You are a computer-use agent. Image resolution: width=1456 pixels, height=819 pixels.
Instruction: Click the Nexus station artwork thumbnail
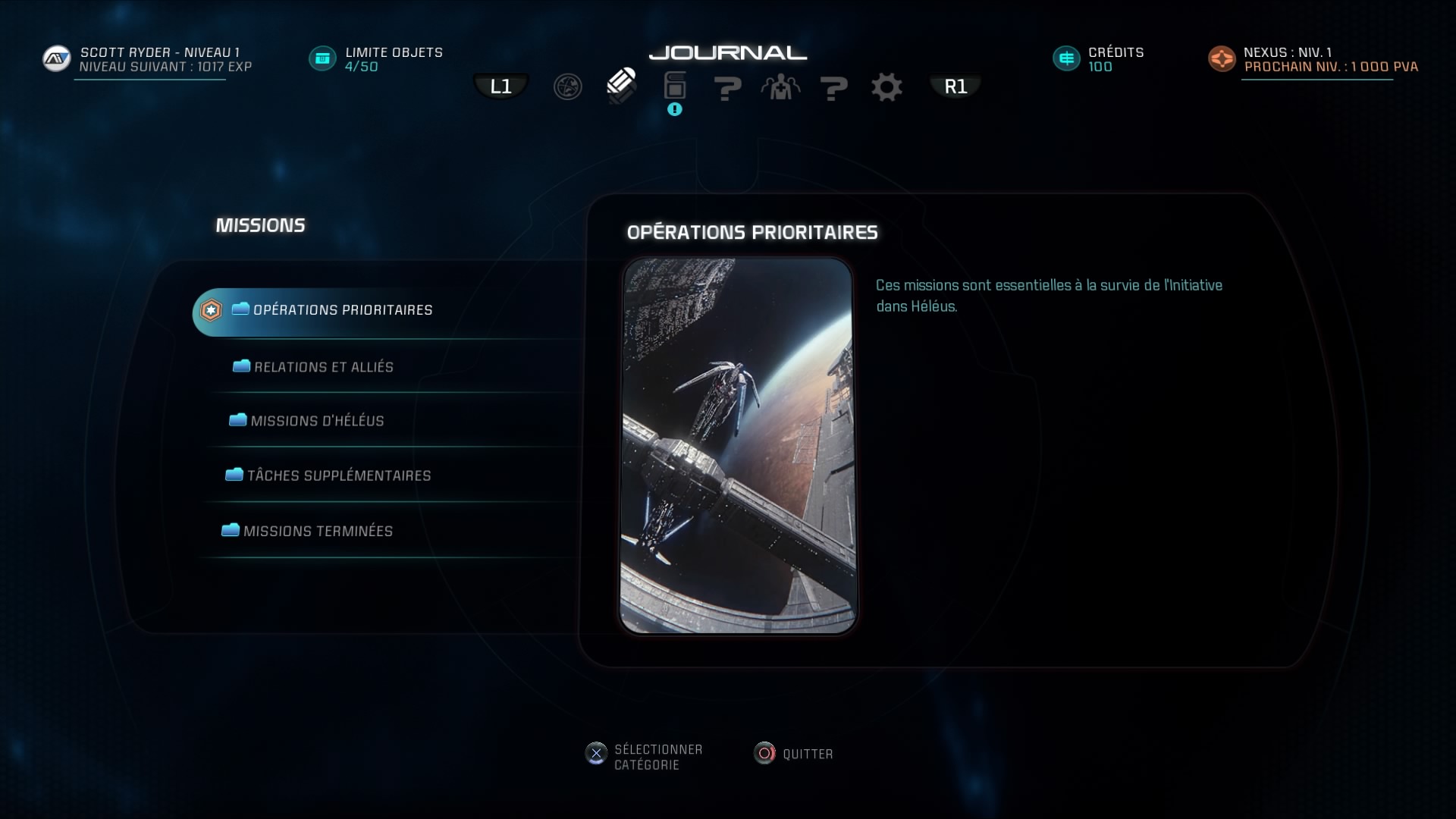click(x=739, y=446)
